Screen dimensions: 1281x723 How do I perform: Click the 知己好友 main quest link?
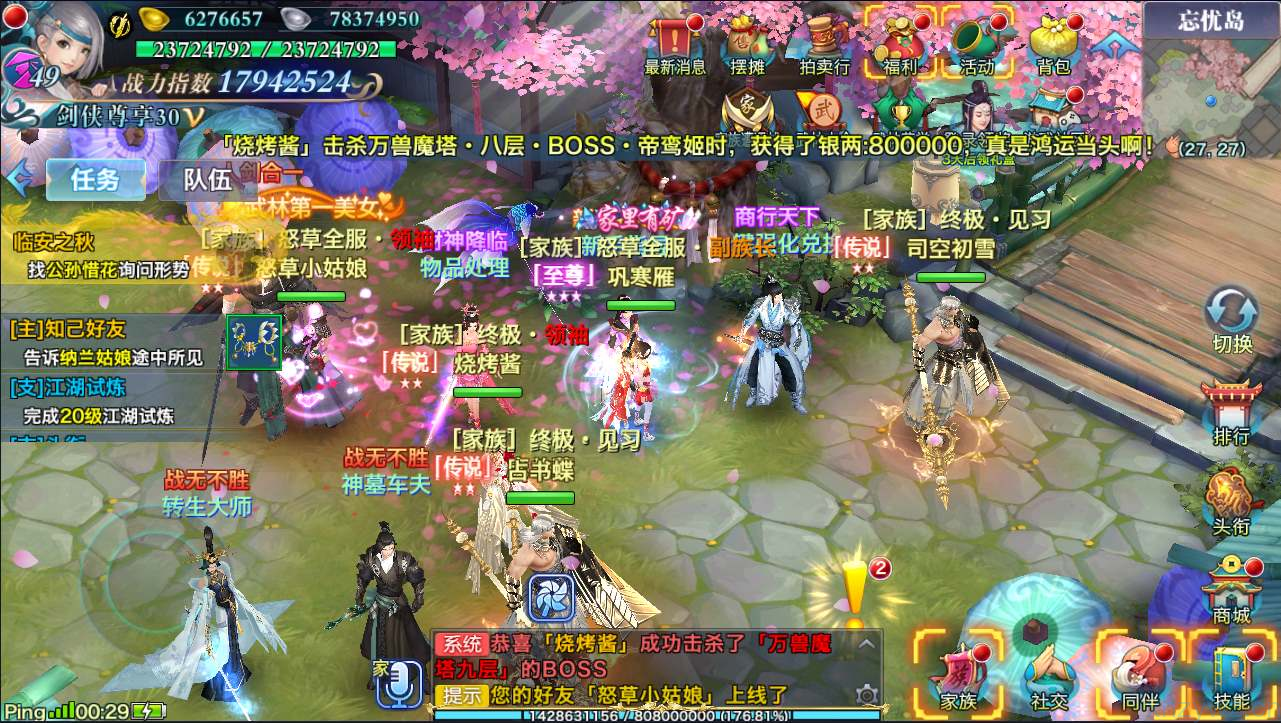tap(67, 331)
